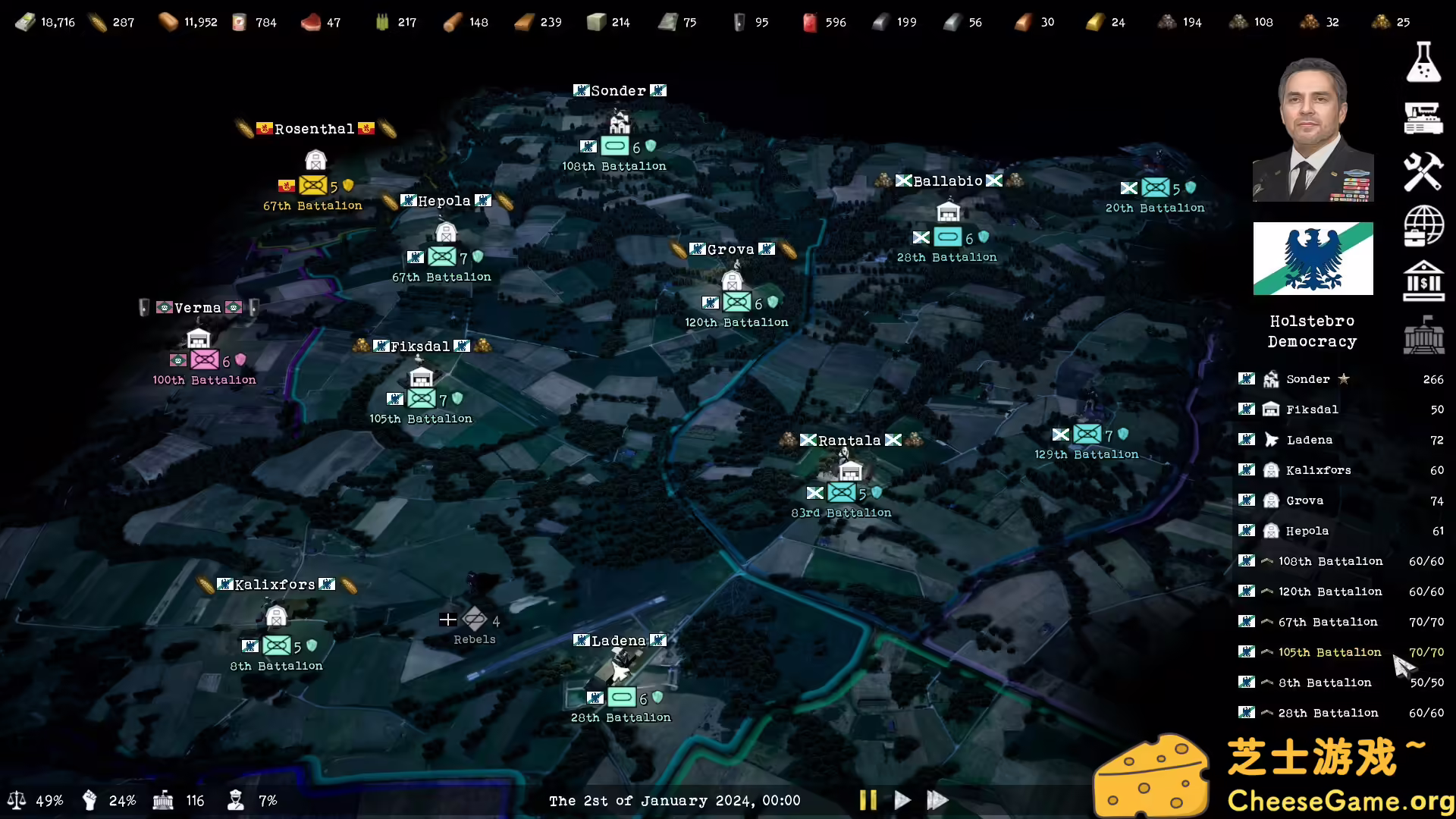Open the government panel via parliament icon
1456x819 pixels.
tap(1424, 336)
